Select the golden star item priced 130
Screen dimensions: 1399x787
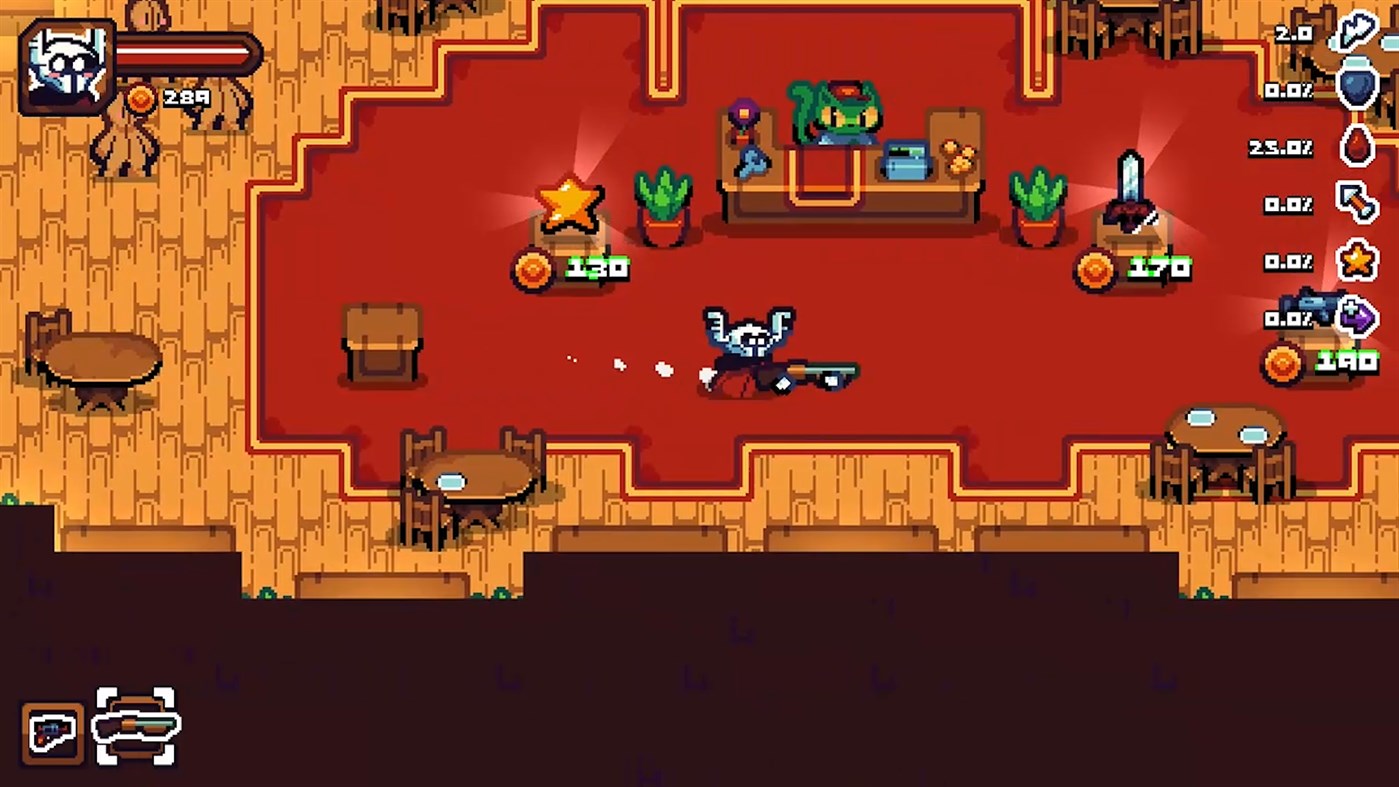(568, 205)
